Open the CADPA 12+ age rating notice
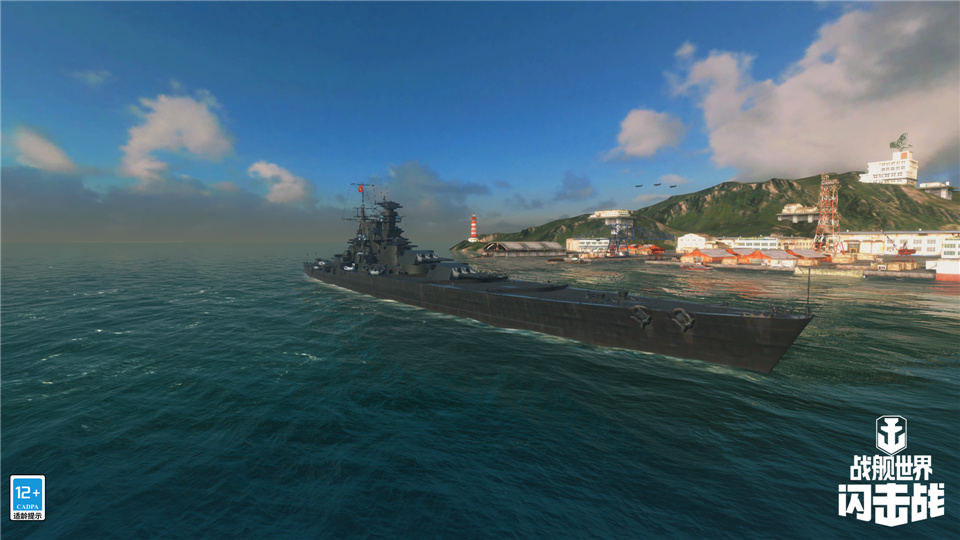This screenshot has width=960, height=540. pos(27,497)
